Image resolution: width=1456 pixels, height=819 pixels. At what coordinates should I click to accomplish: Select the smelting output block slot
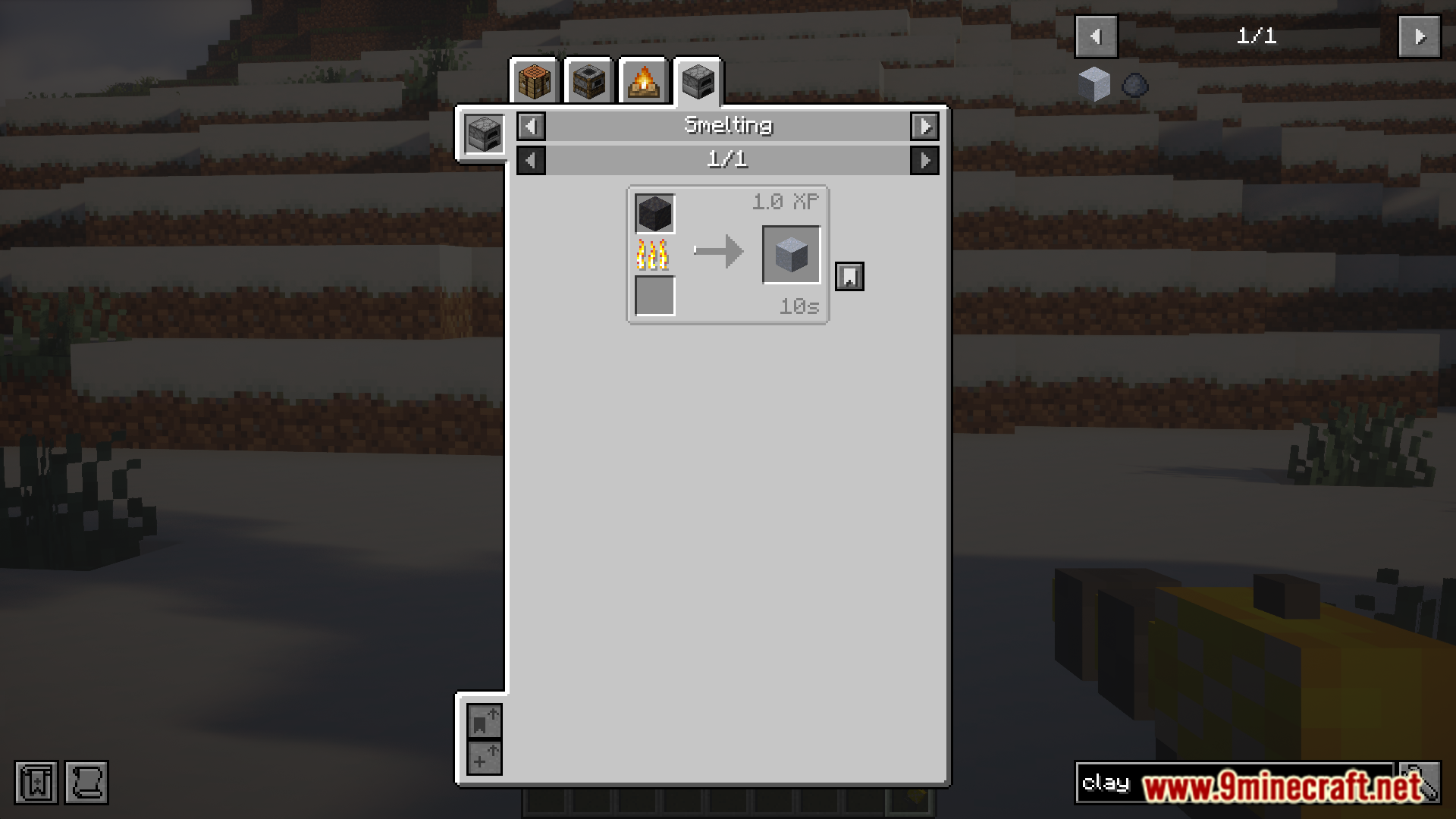click(x=791, y=255)
